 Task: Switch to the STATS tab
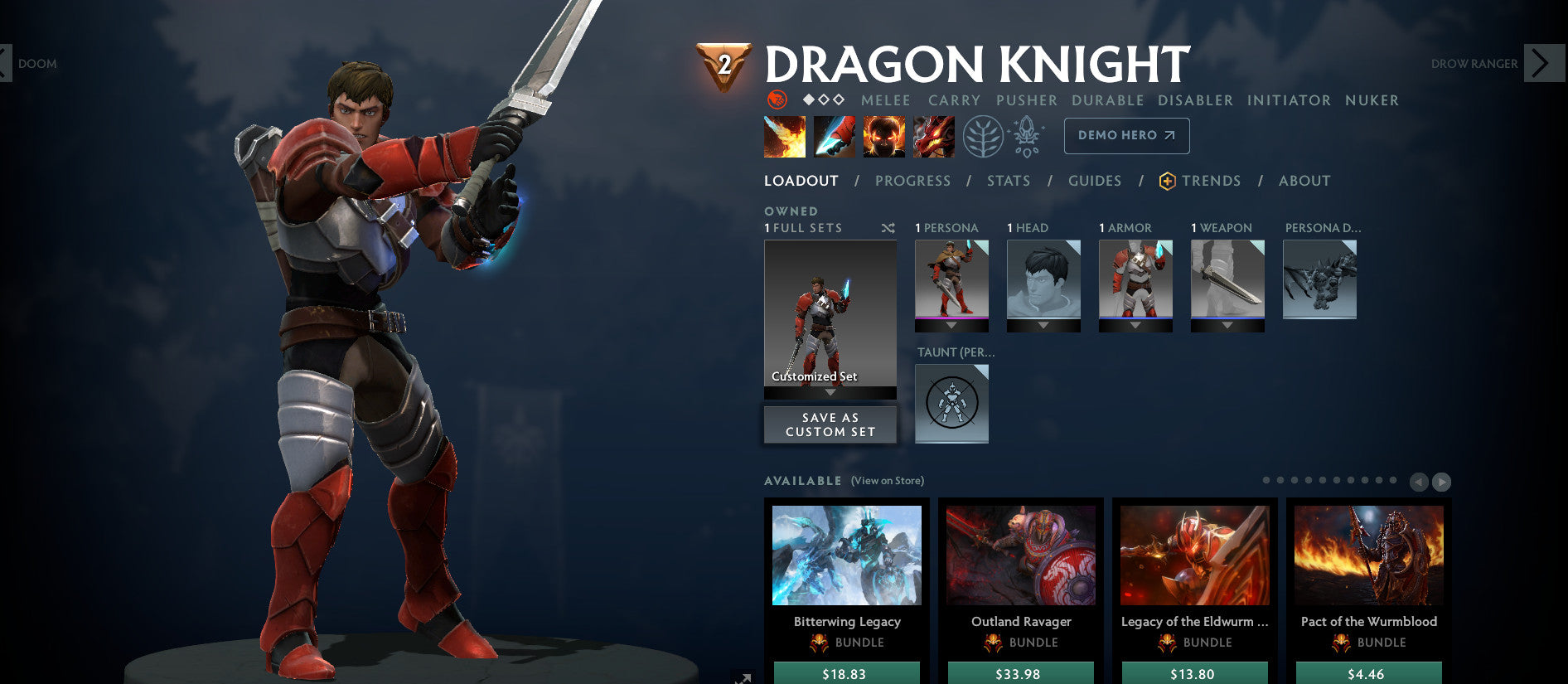coord(1008,181)
